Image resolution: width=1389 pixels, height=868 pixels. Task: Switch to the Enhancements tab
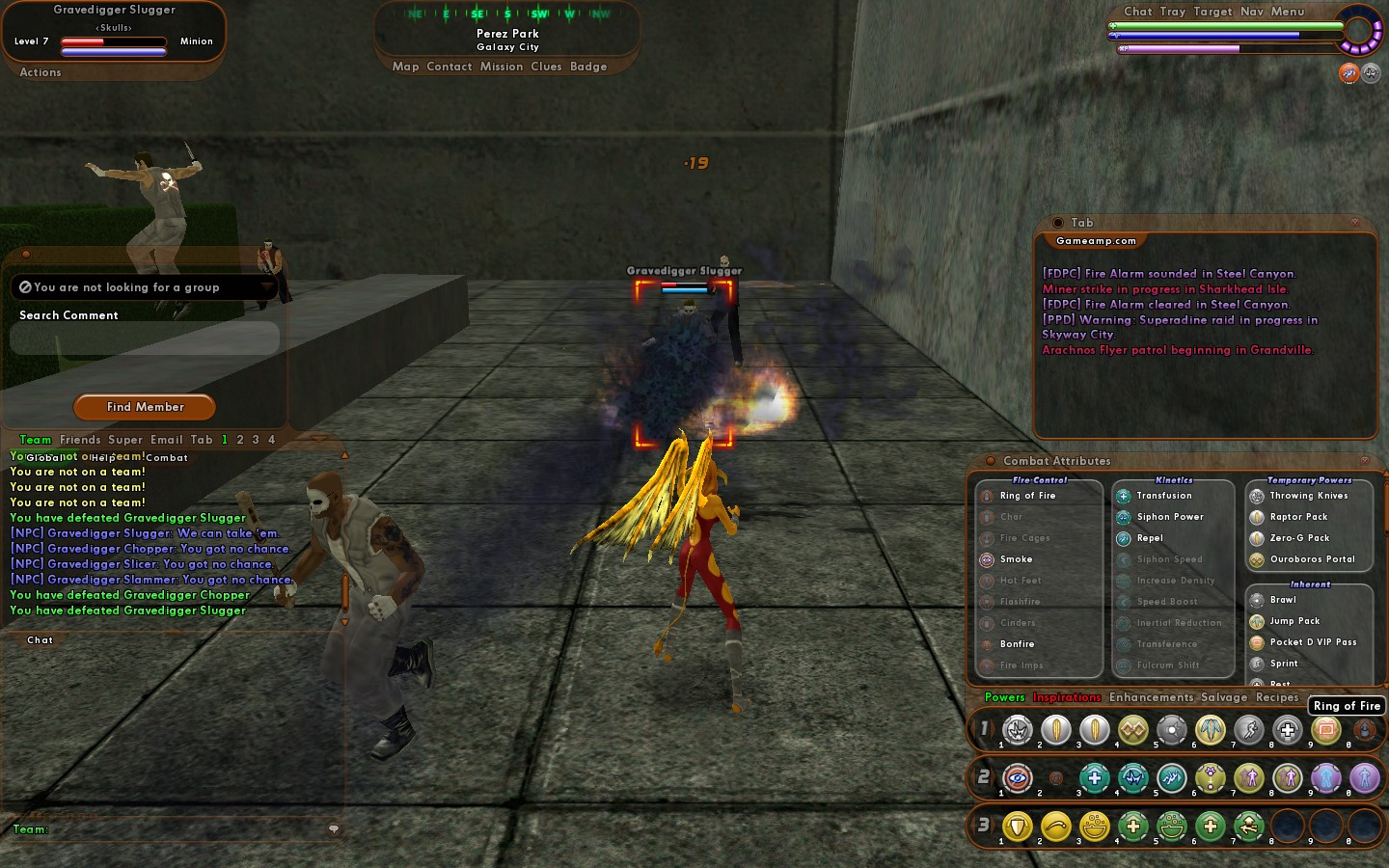click(1151, 697)
